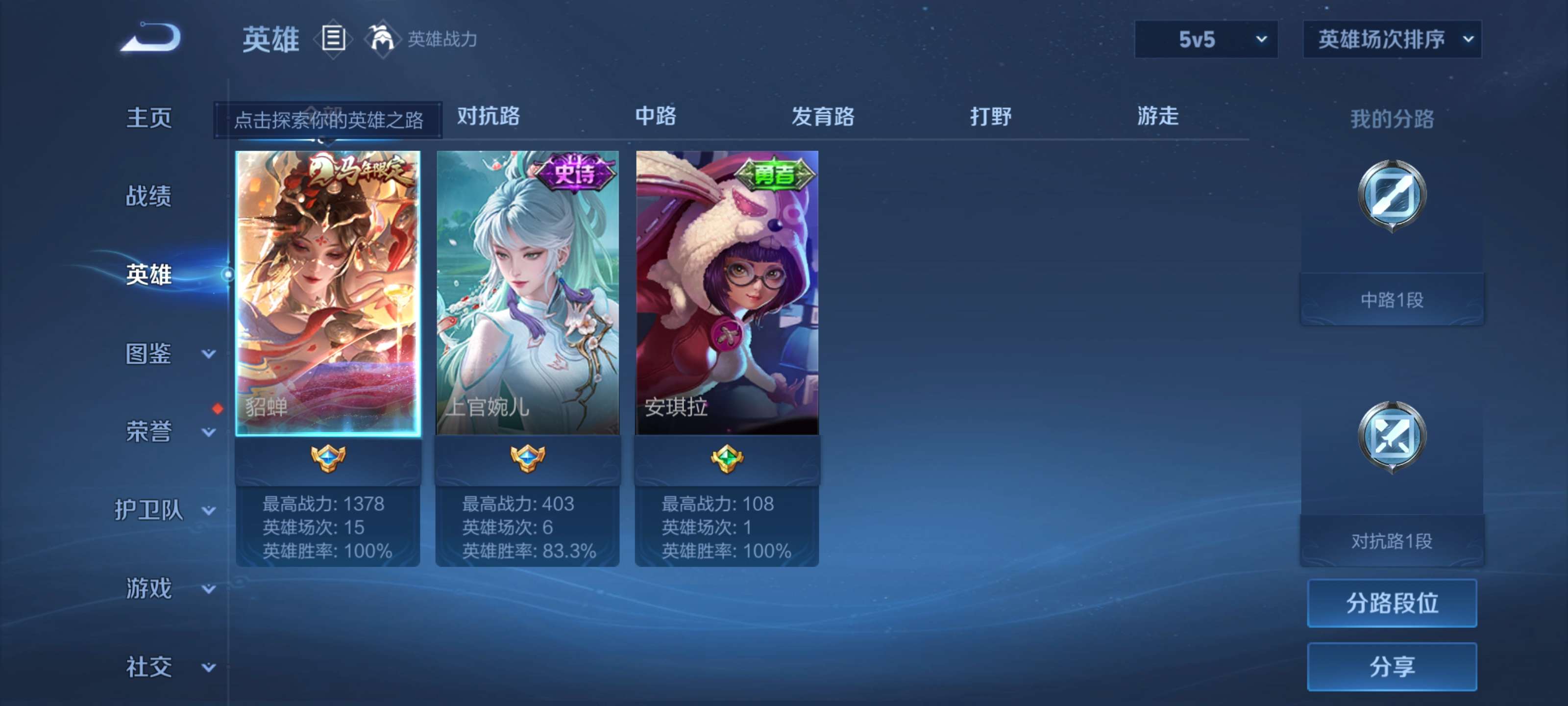This screenshot has height=706, width=1568.
Task: Open the 分路段位 button
Action: pyautogui.click(x=1392, y=603)
